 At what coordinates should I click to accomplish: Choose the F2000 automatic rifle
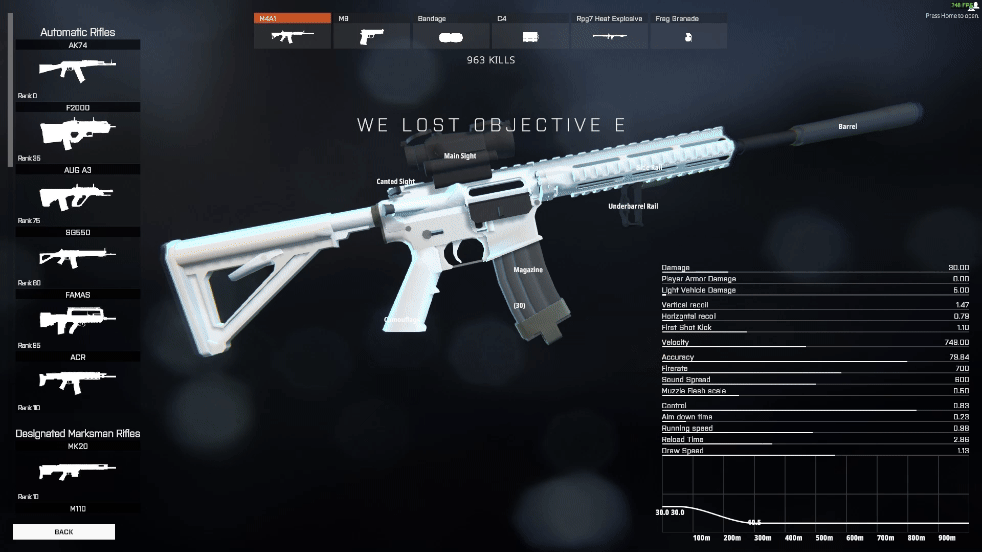77,132
